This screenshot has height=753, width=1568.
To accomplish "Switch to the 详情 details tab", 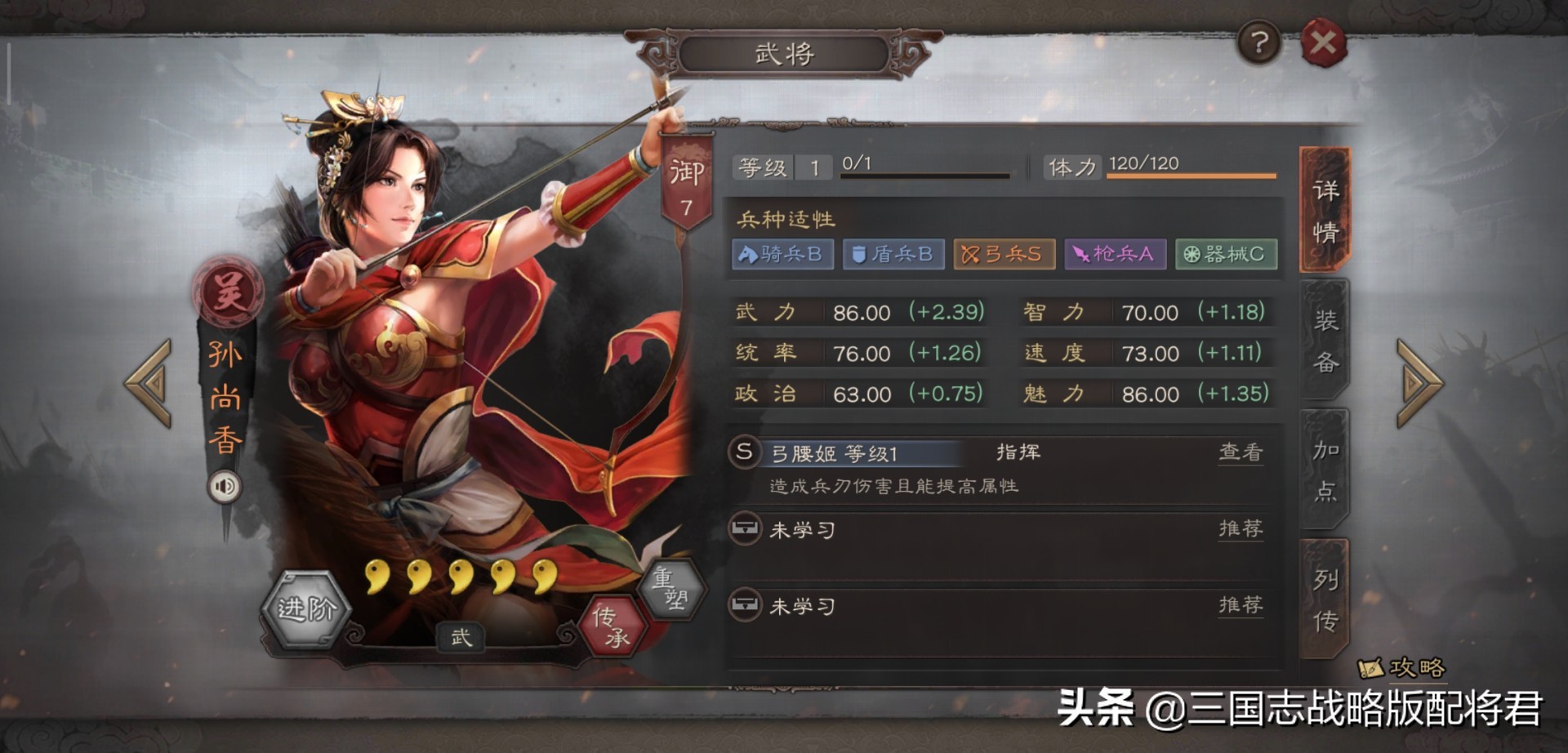I will (1325, 211).
